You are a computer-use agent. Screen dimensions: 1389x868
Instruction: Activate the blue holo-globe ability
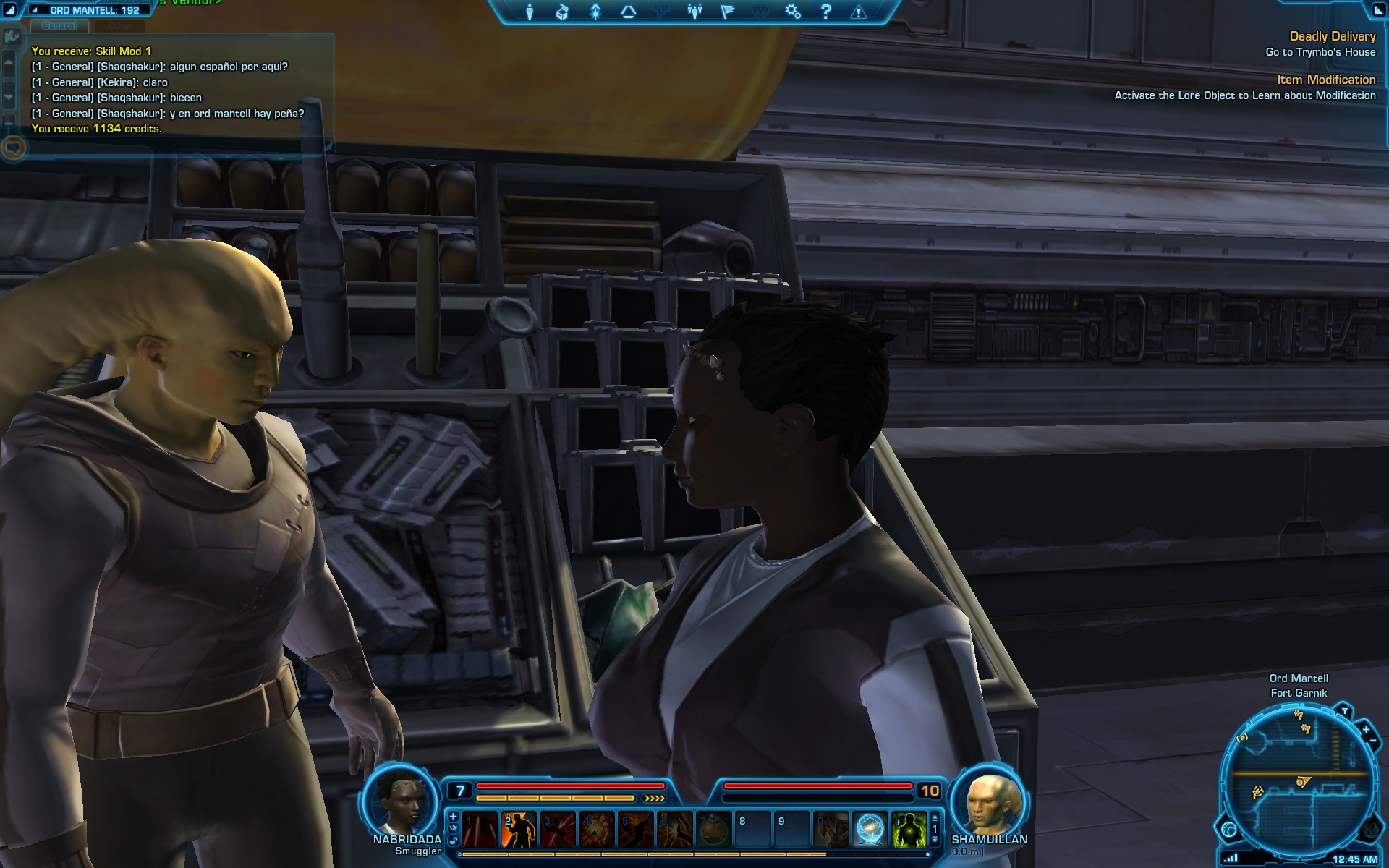[x=870, y=829]
